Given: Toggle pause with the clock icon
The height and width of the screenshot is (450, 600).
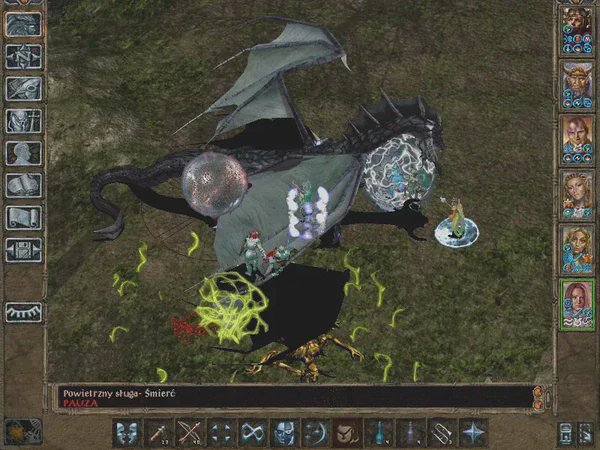Looking at the screenshot, I should click(x=20, y=431).
